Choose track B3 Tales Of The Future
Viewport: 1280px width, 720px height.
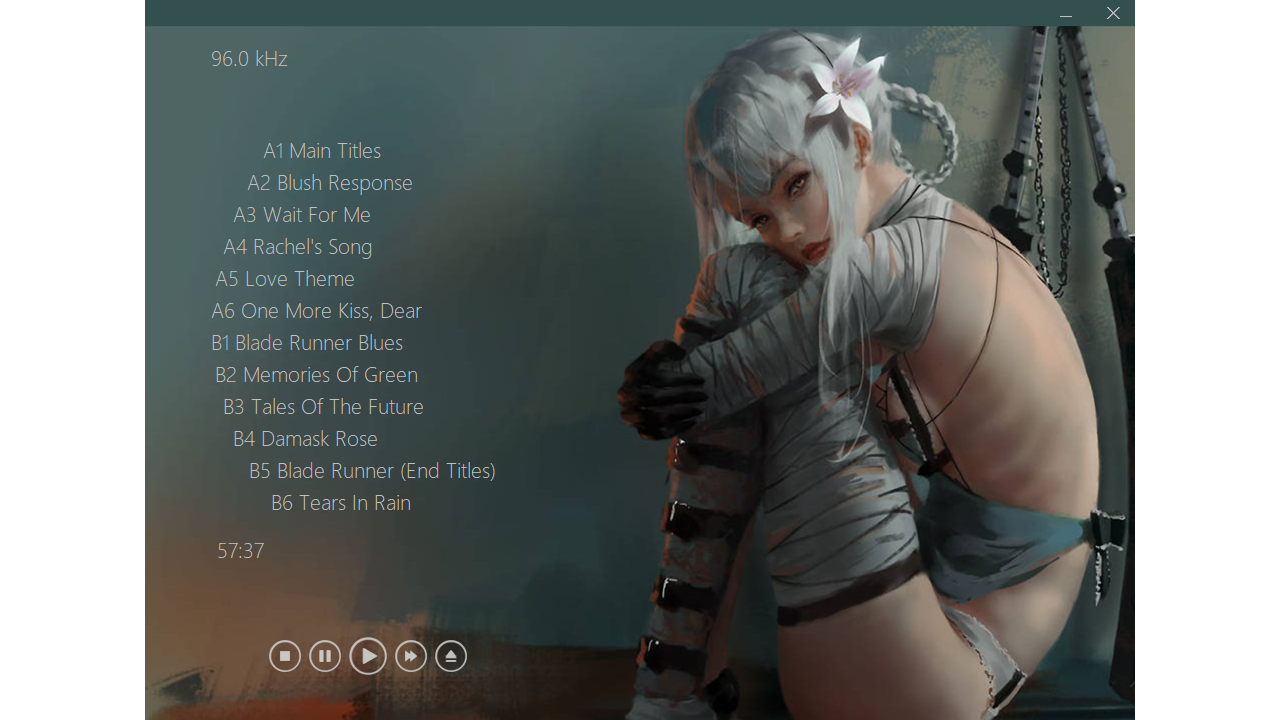(323, 407)
